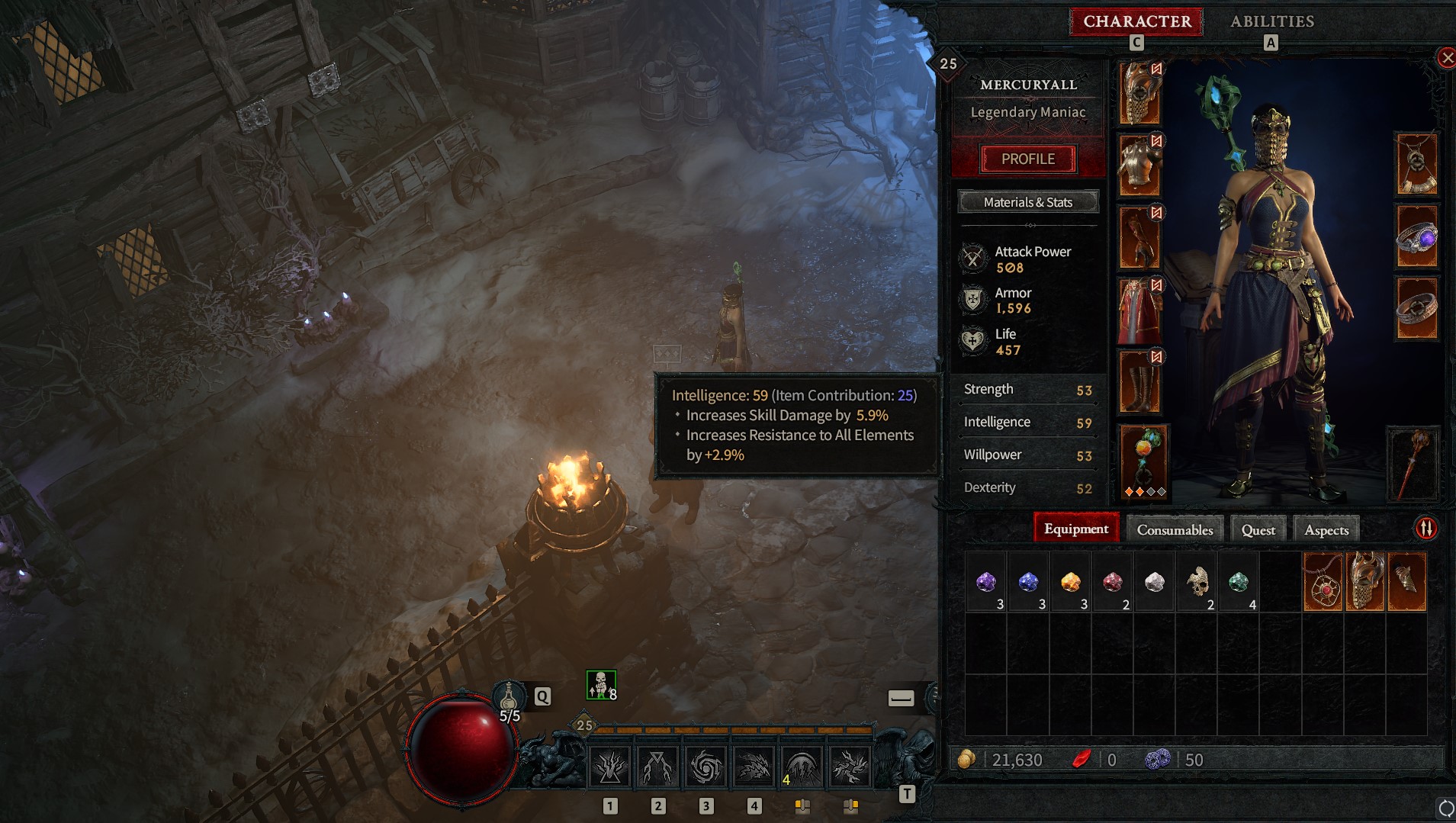Viewport: 1456px width, 823px height.
Task: Open the Aspects tab
Action: (1326, 529)
